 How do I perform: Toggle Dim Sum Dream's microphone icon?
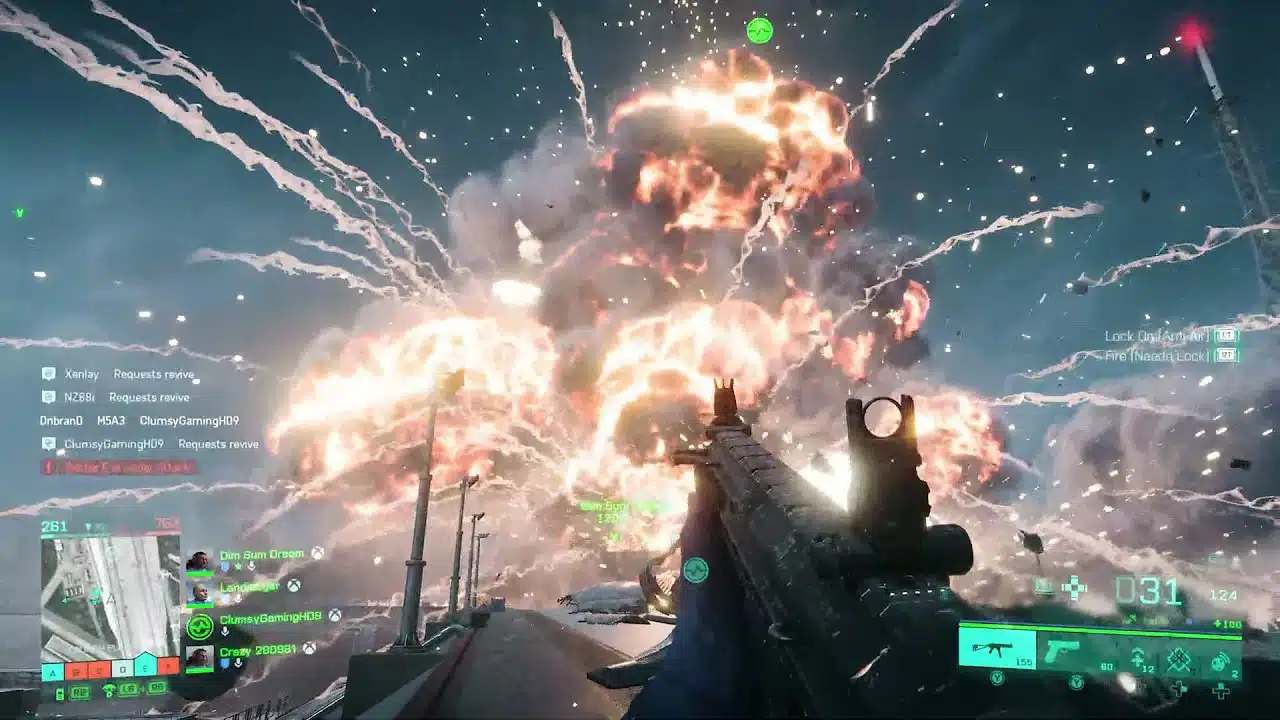pos(252,565)
